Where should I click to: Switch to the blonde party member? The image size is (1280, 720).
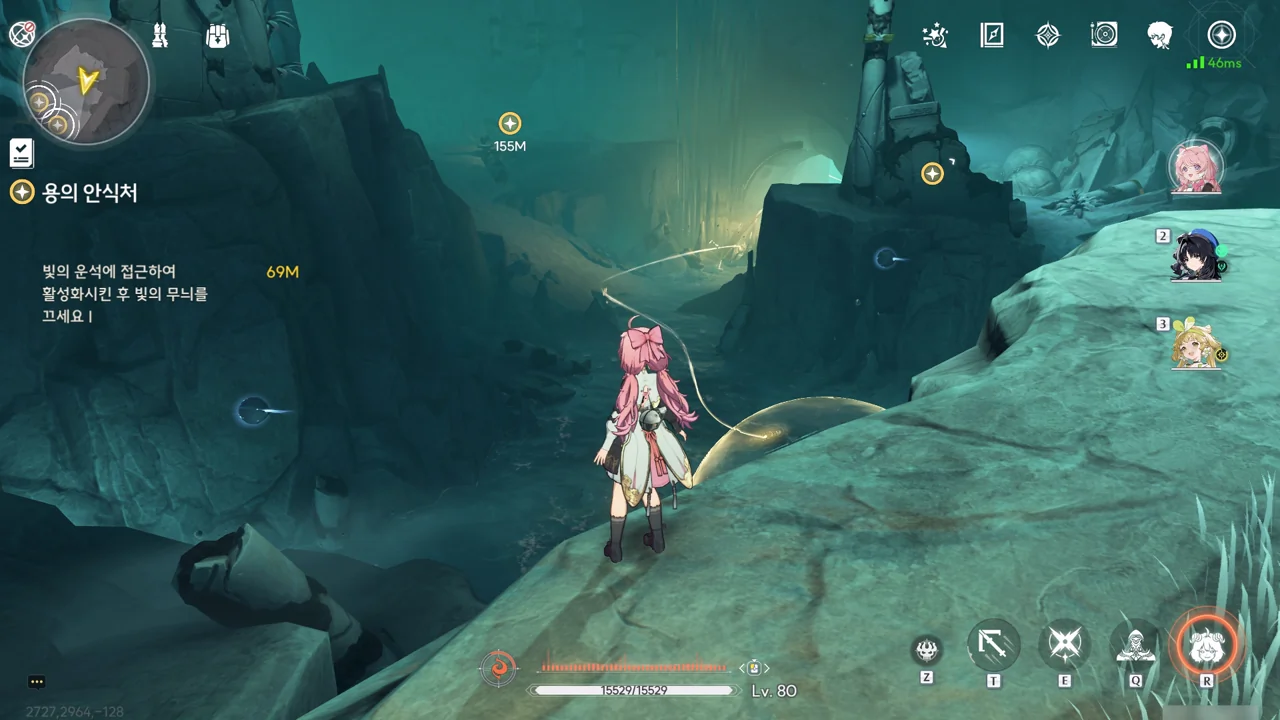click(1197, 344)
